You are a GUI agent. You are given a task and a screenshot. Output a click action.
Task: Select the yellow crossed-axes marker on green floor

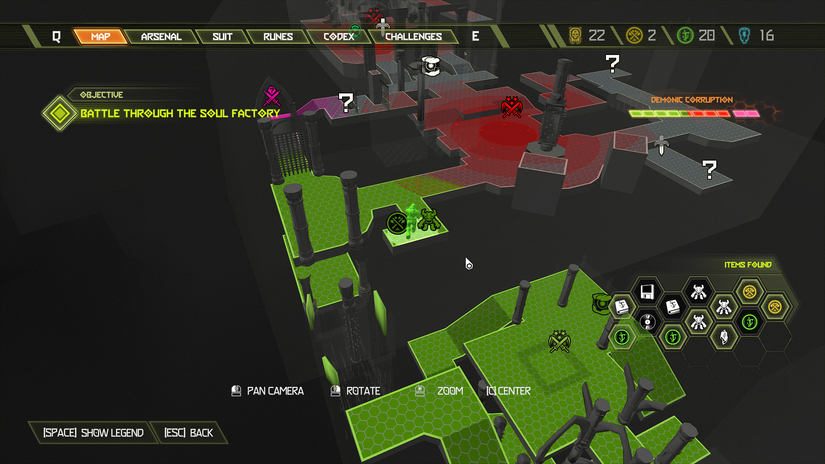tap(559, 342)
